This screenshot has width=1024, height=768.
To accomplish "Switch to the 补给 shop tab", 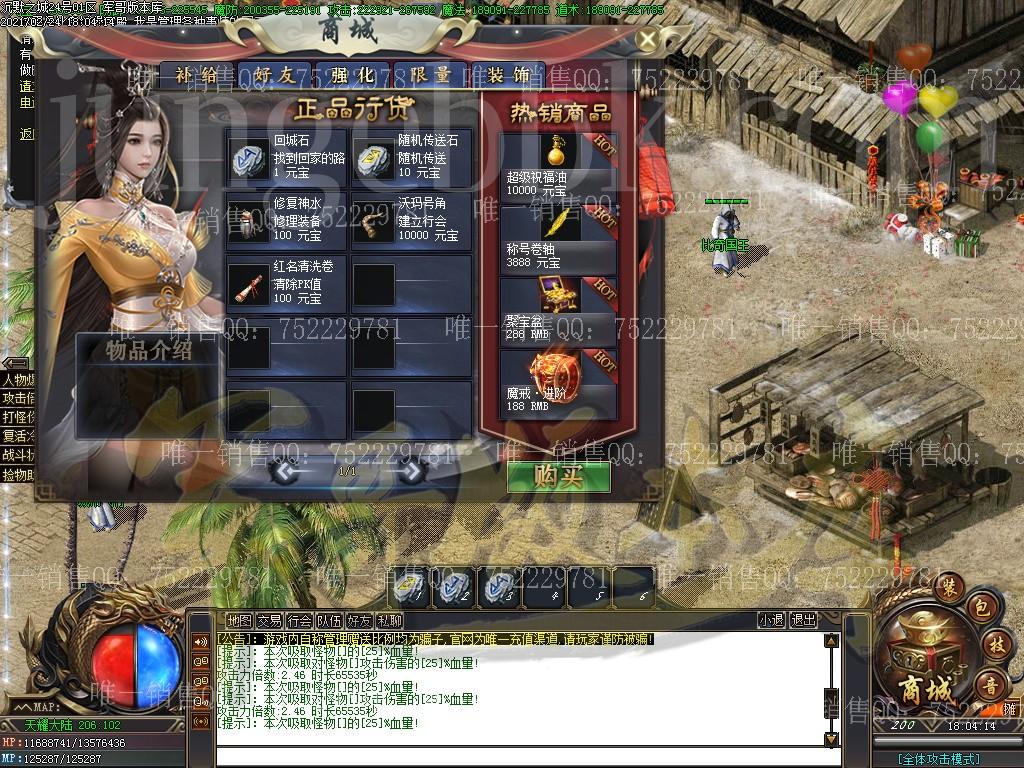I will [195, 75].
